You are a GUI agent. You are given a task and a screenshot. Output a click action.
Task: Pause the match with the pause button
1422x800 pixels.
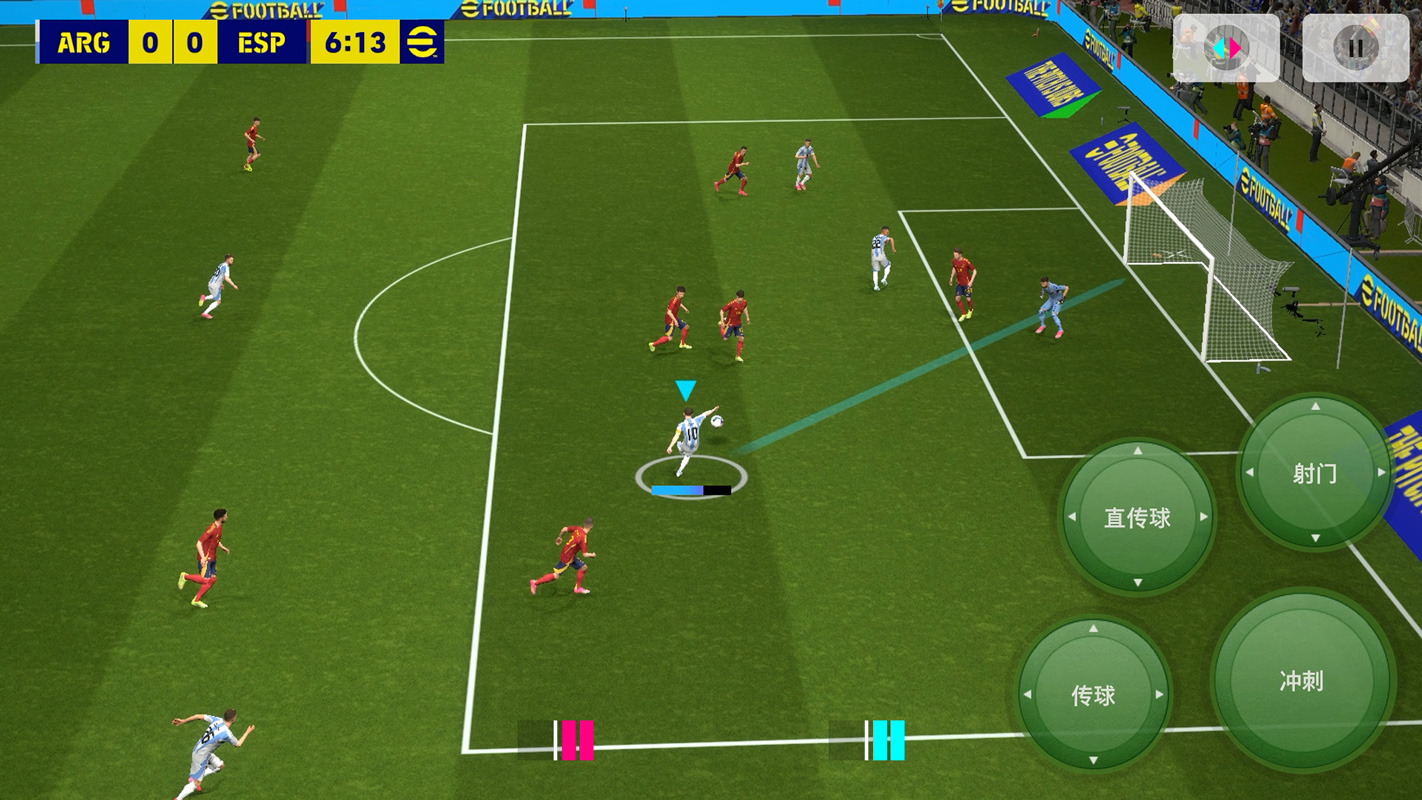click(x=1355, y=47)
